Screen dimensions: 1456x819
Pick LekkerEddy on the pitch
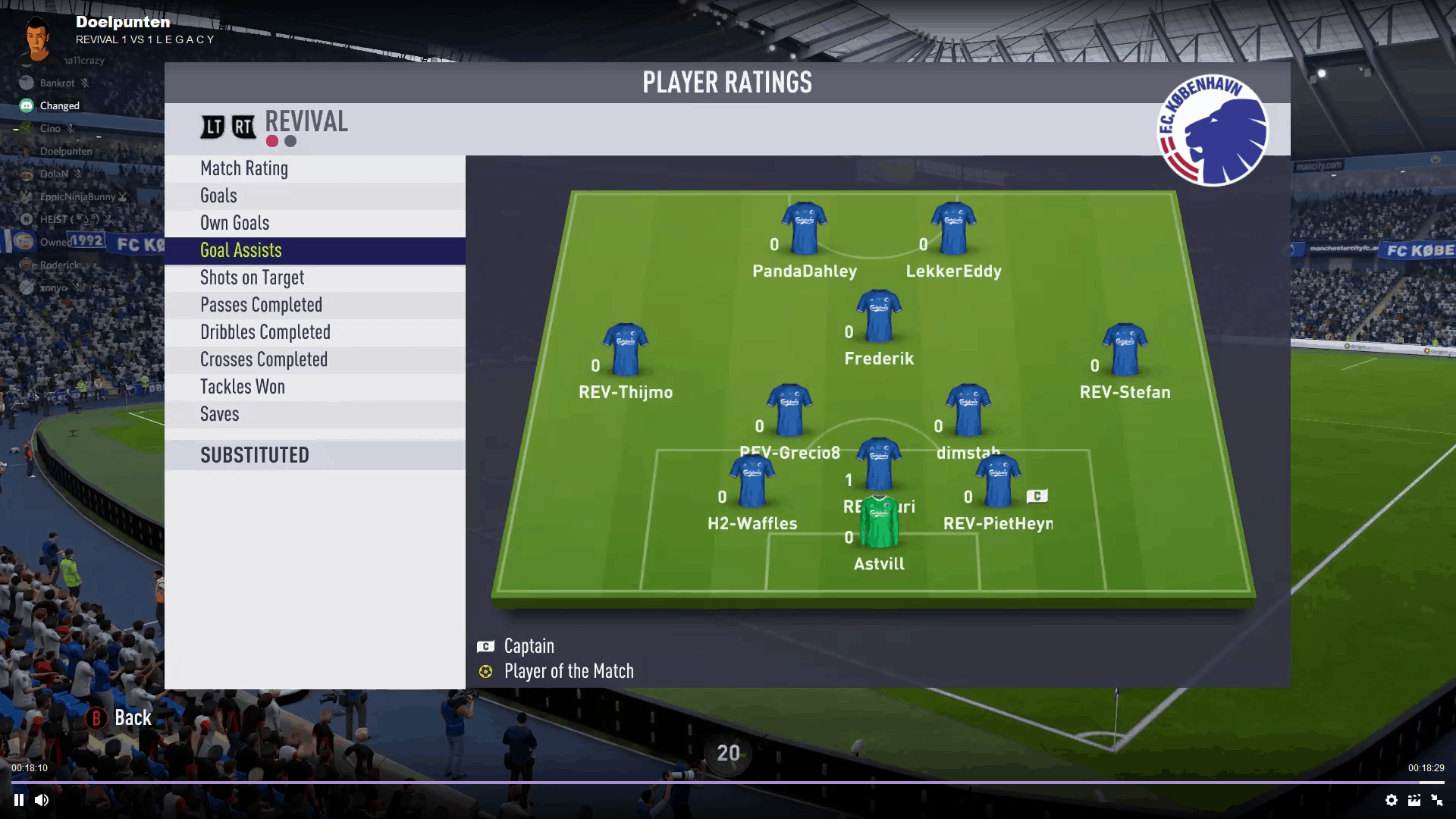coord(953,227)
